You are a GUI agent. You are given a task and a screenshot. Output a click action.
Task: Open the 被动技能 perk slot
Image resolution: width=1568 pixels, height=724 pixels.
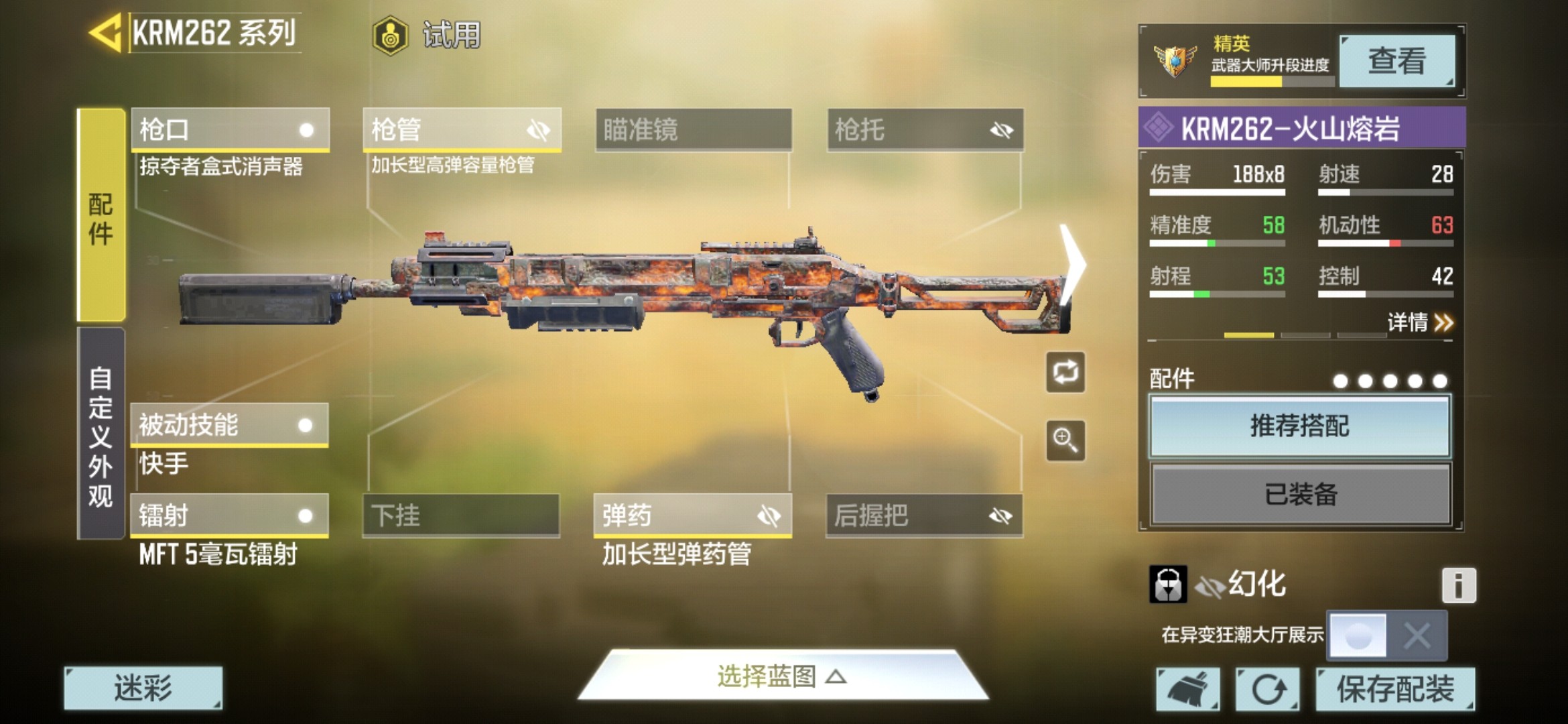coord(229,425)
